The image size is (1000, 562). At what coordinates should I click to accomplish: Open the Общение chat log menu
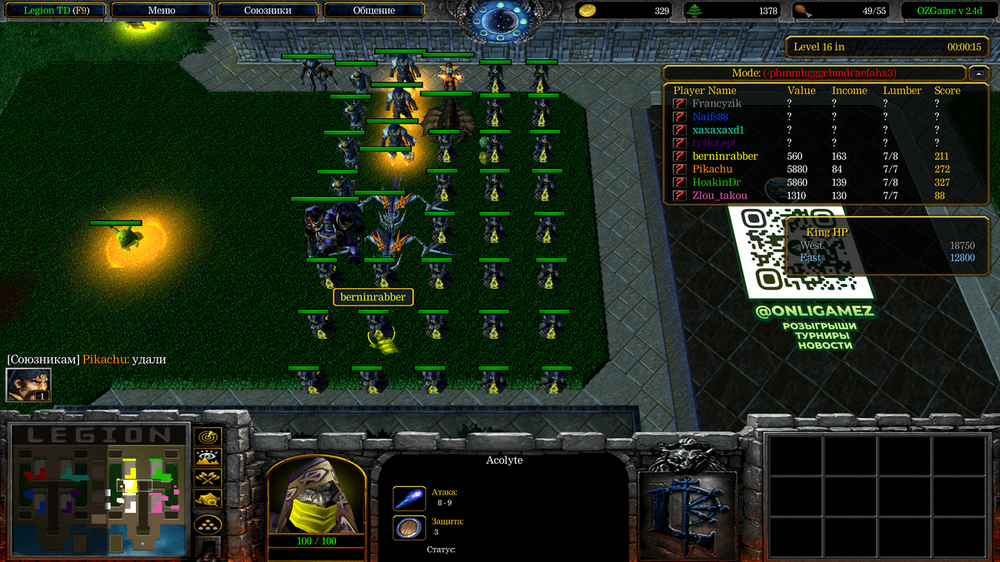click(x=373, y=10)
